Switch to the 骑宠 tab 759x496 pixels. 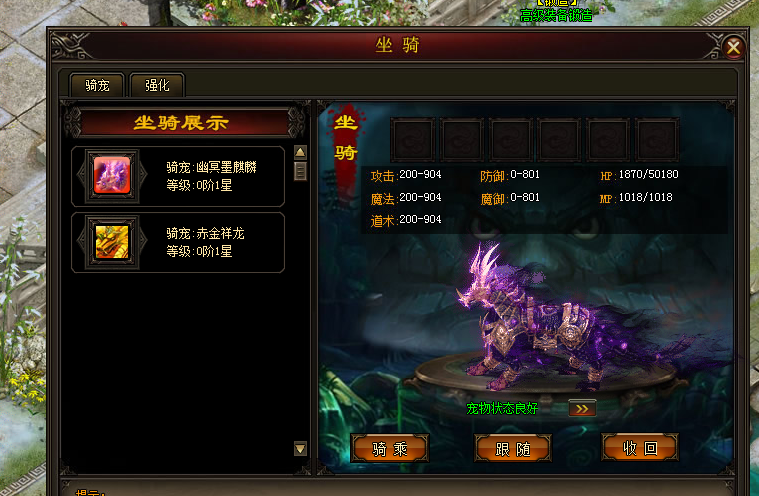[97, 85]
